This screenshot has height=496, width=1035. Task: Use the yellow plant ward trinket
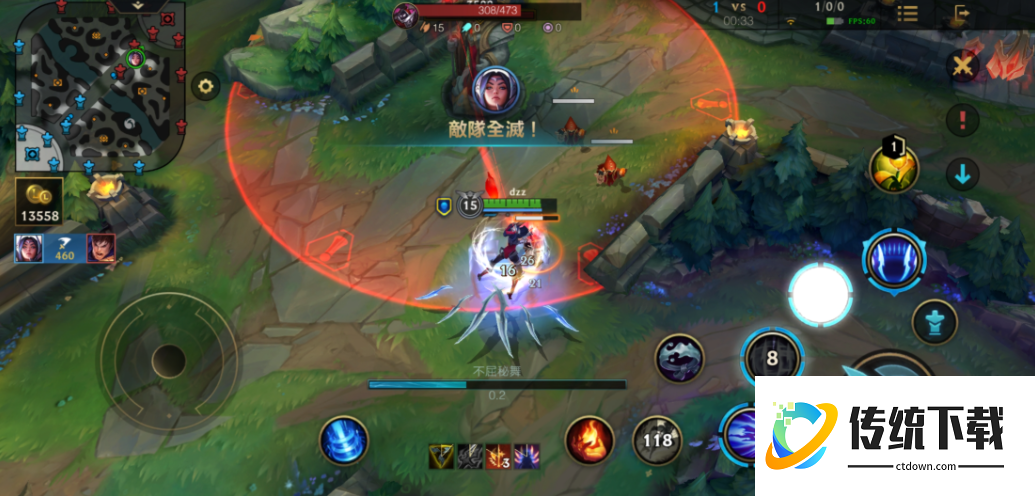point(893,168)
